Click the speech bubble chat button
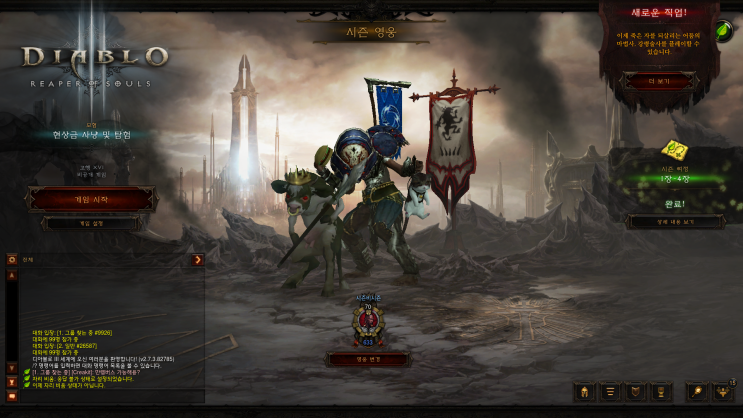This screenshot has width=743, height=418. [12, 396]
